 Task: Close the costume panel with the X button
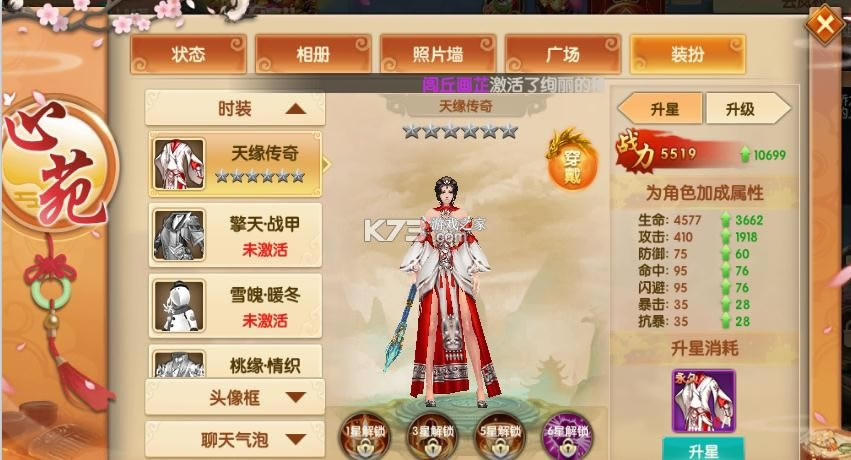click(x=825, y=24)
